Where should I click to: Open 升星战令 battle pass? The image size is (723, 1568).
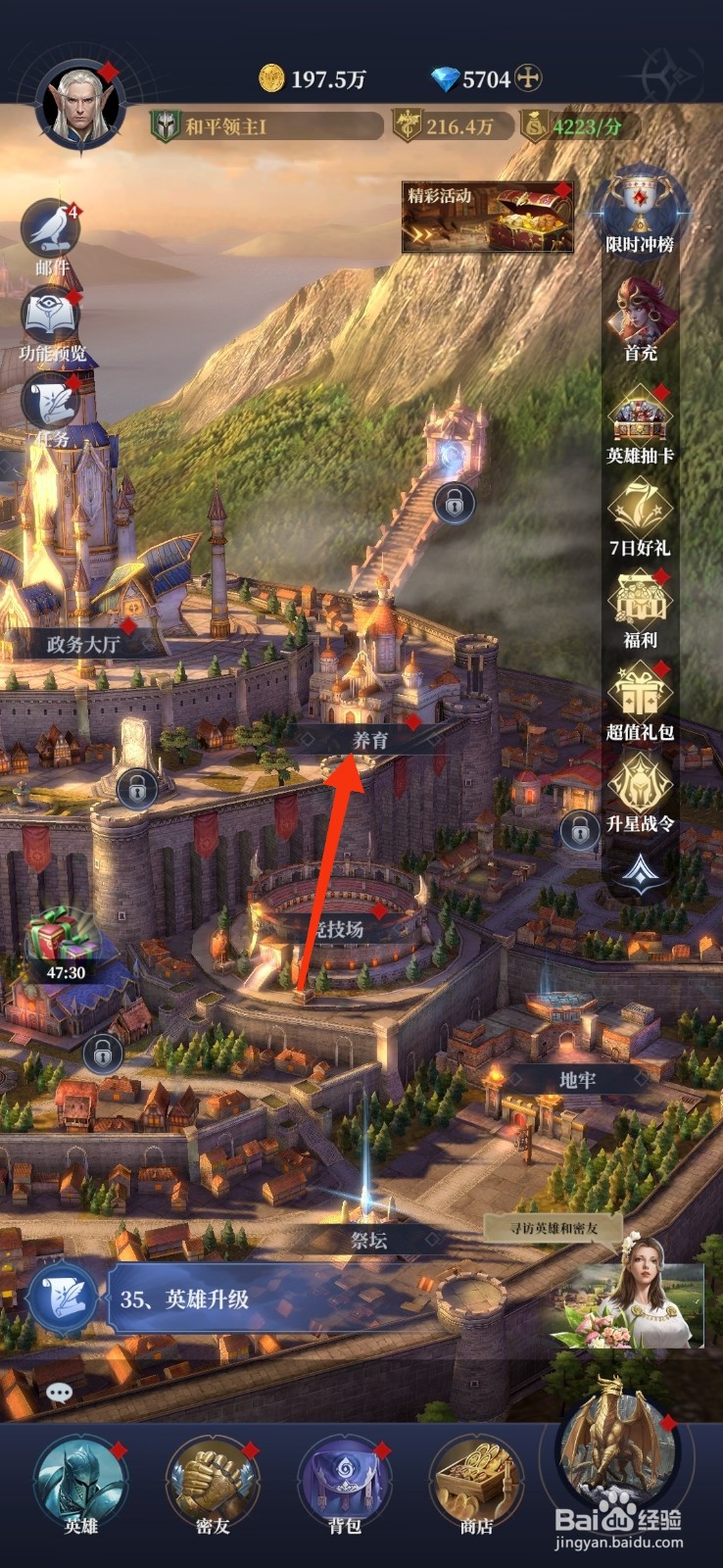(640, 792)
